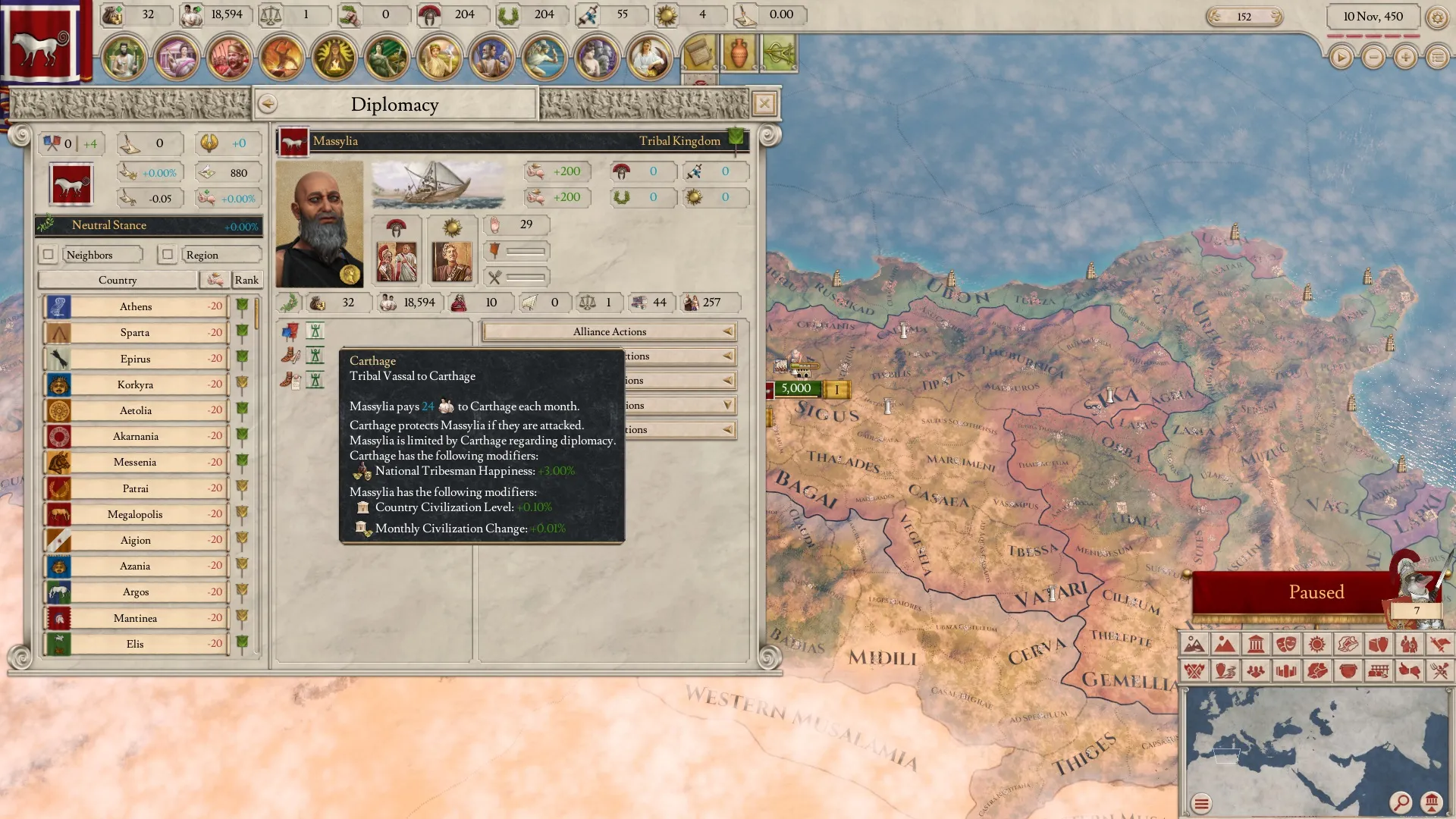The image size is (1456, 819).
Task: Select Athens in the country list
Action: pyautogui.click(x=136, y=306)
